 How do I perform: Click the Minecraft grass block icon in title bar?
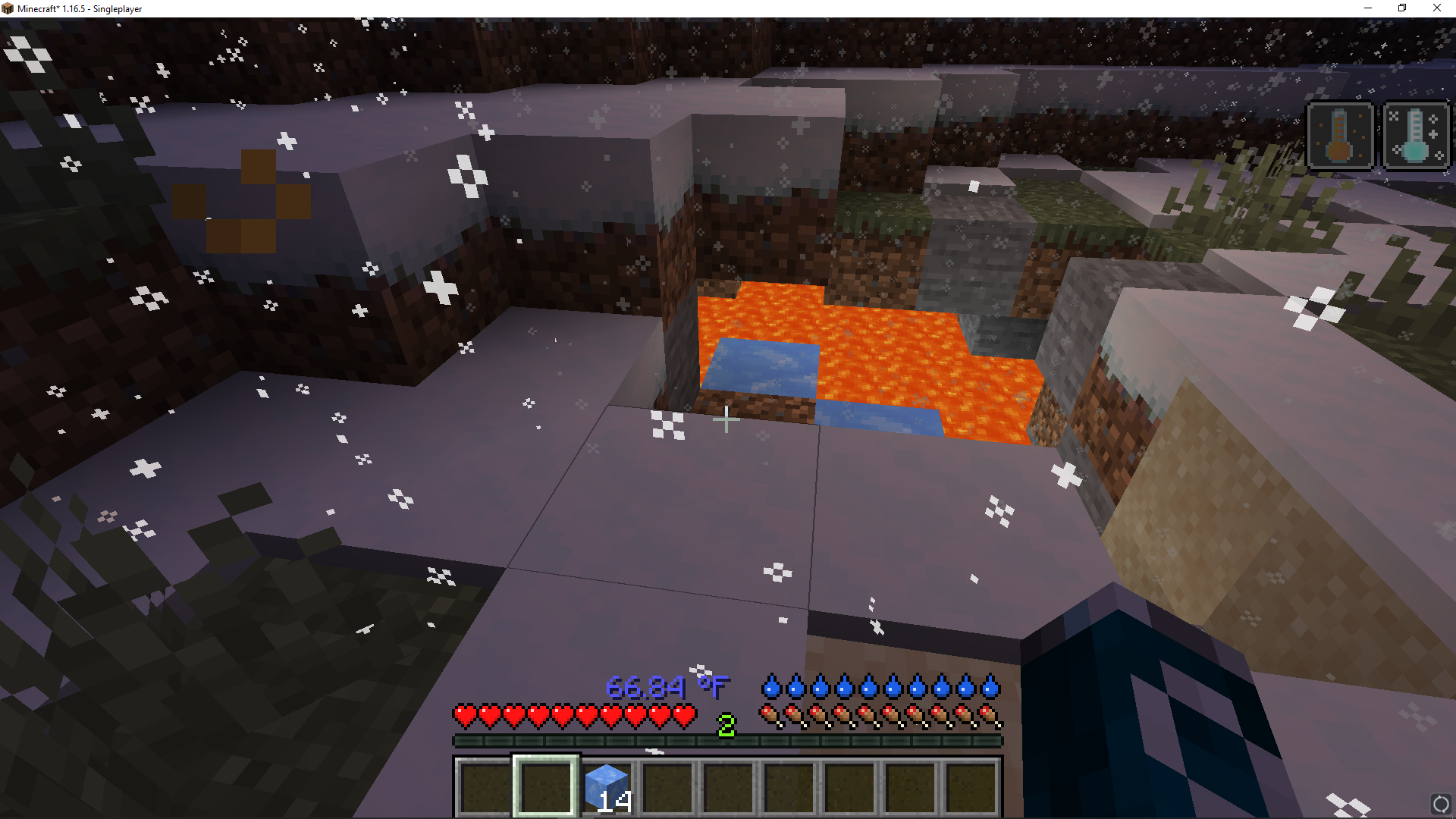coord(8,8)
